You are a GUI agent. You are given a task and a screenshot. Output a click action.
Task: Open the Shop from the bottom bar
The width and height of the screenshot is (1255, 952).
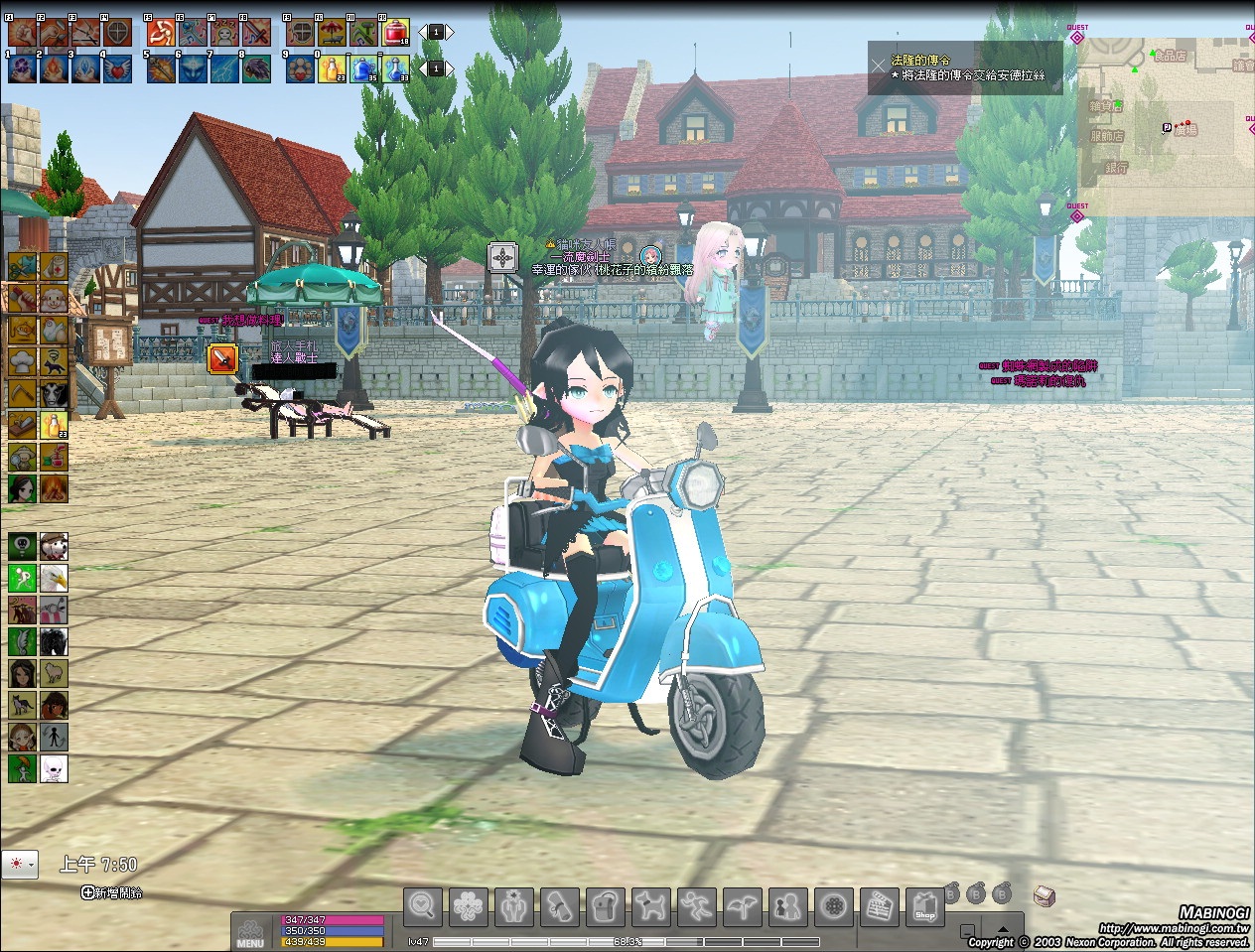click(x=925, y=905)
